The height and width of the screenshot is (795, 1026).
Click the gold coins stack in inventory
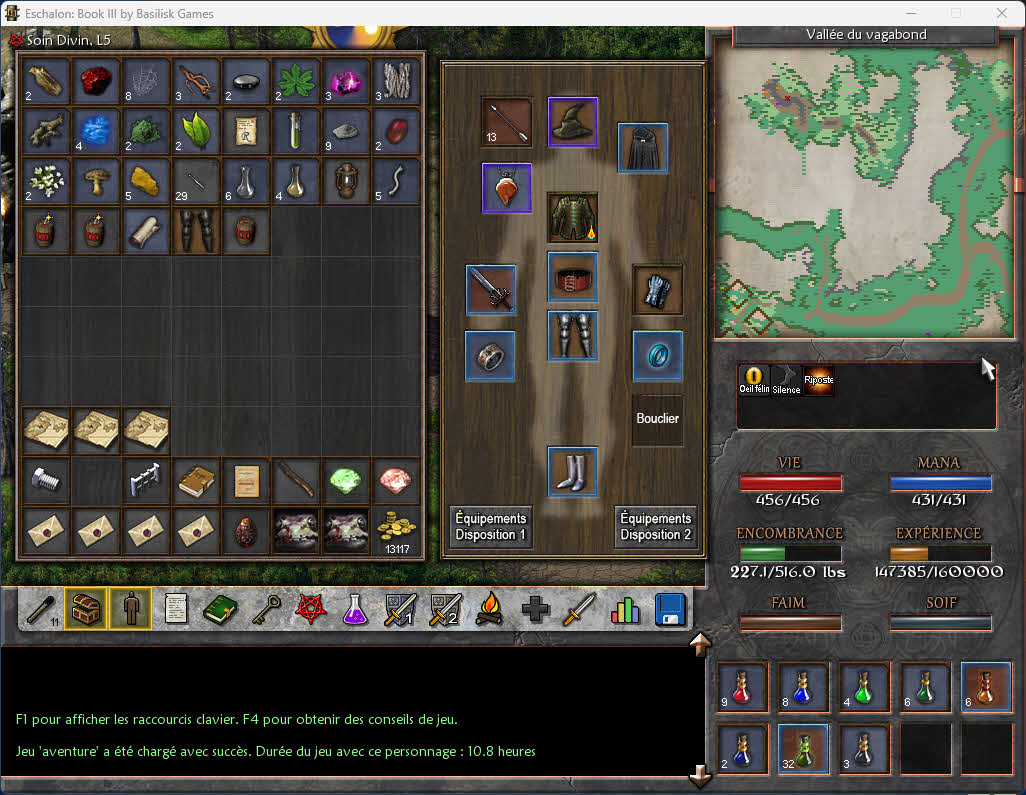coord(396,530)
